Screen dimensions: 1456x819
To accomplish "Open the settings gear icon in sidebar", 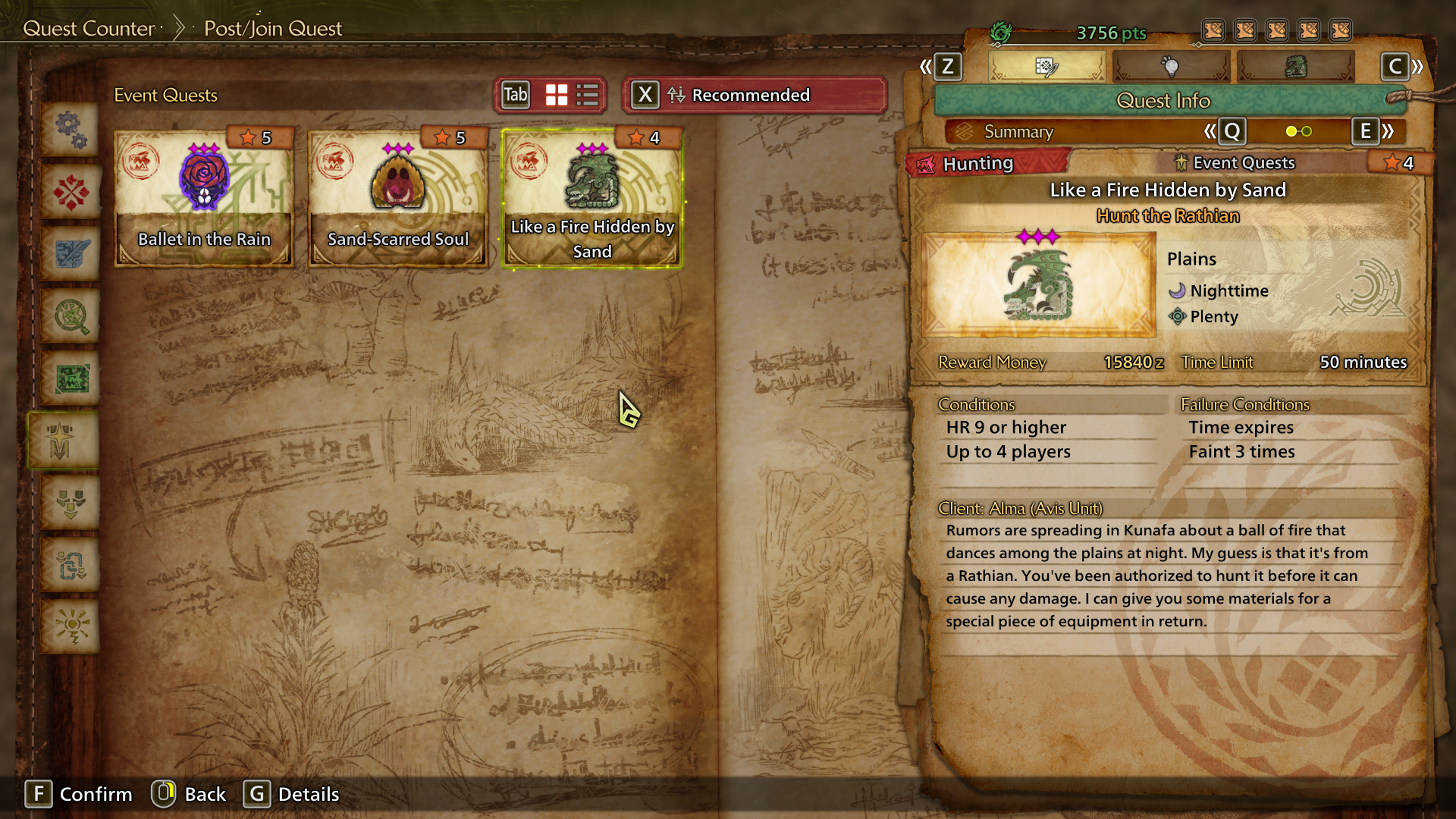I will click(70, 129).
